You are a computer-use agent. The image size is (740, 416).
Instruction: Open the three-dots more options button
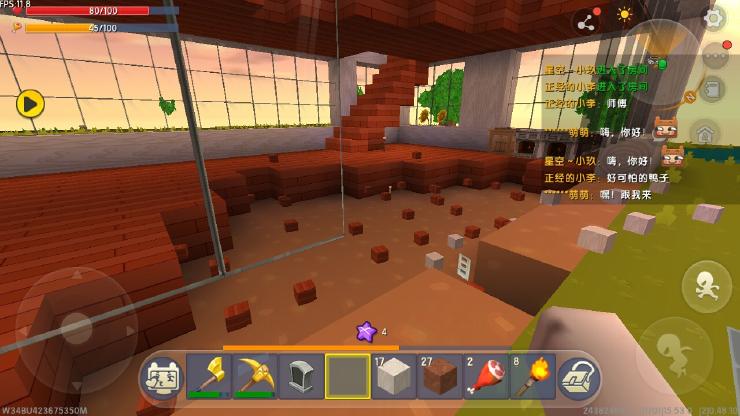(713, 56)
